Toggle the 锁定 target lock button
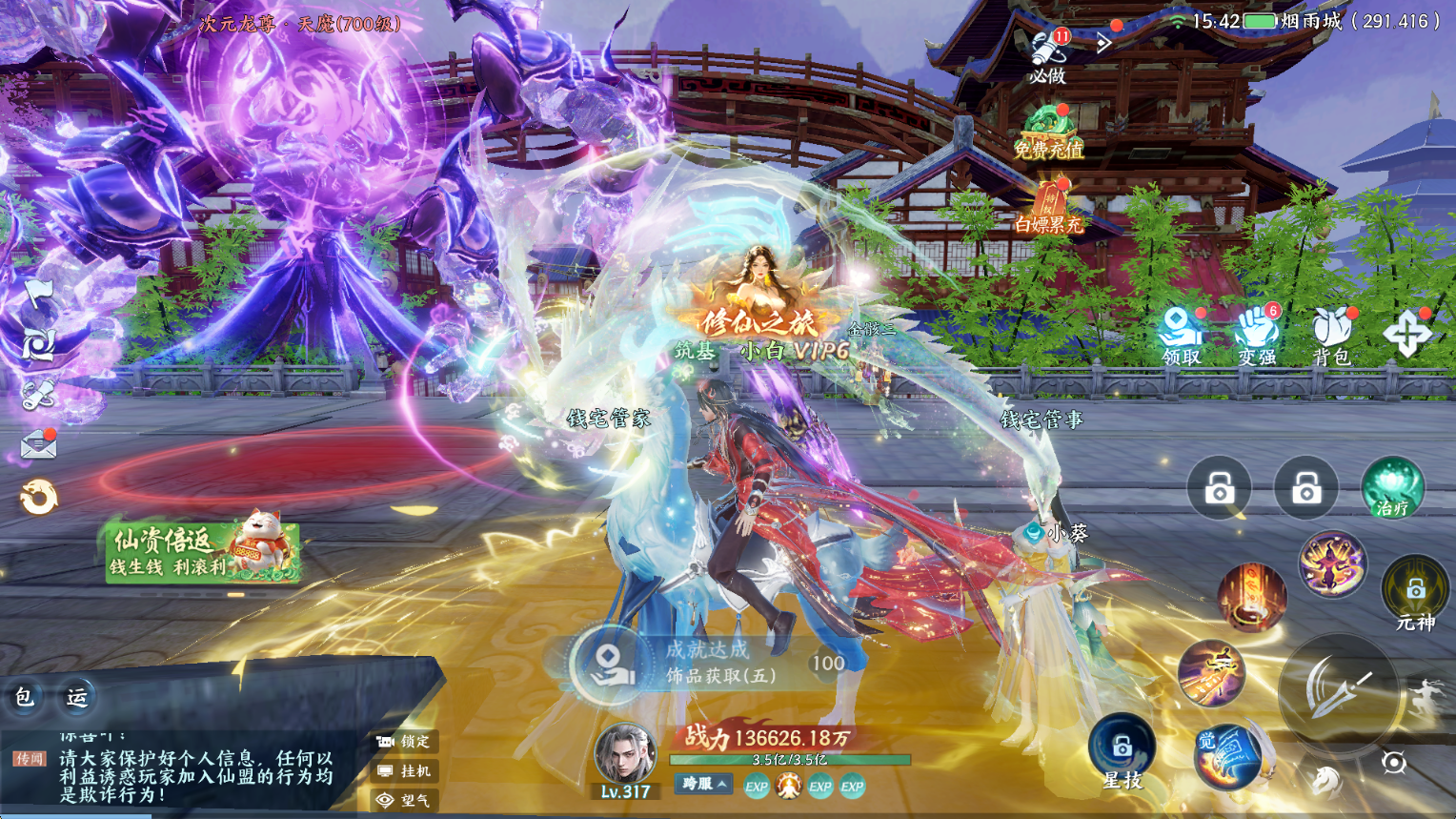Screen dimensions: 1456x819 [405, 741]
